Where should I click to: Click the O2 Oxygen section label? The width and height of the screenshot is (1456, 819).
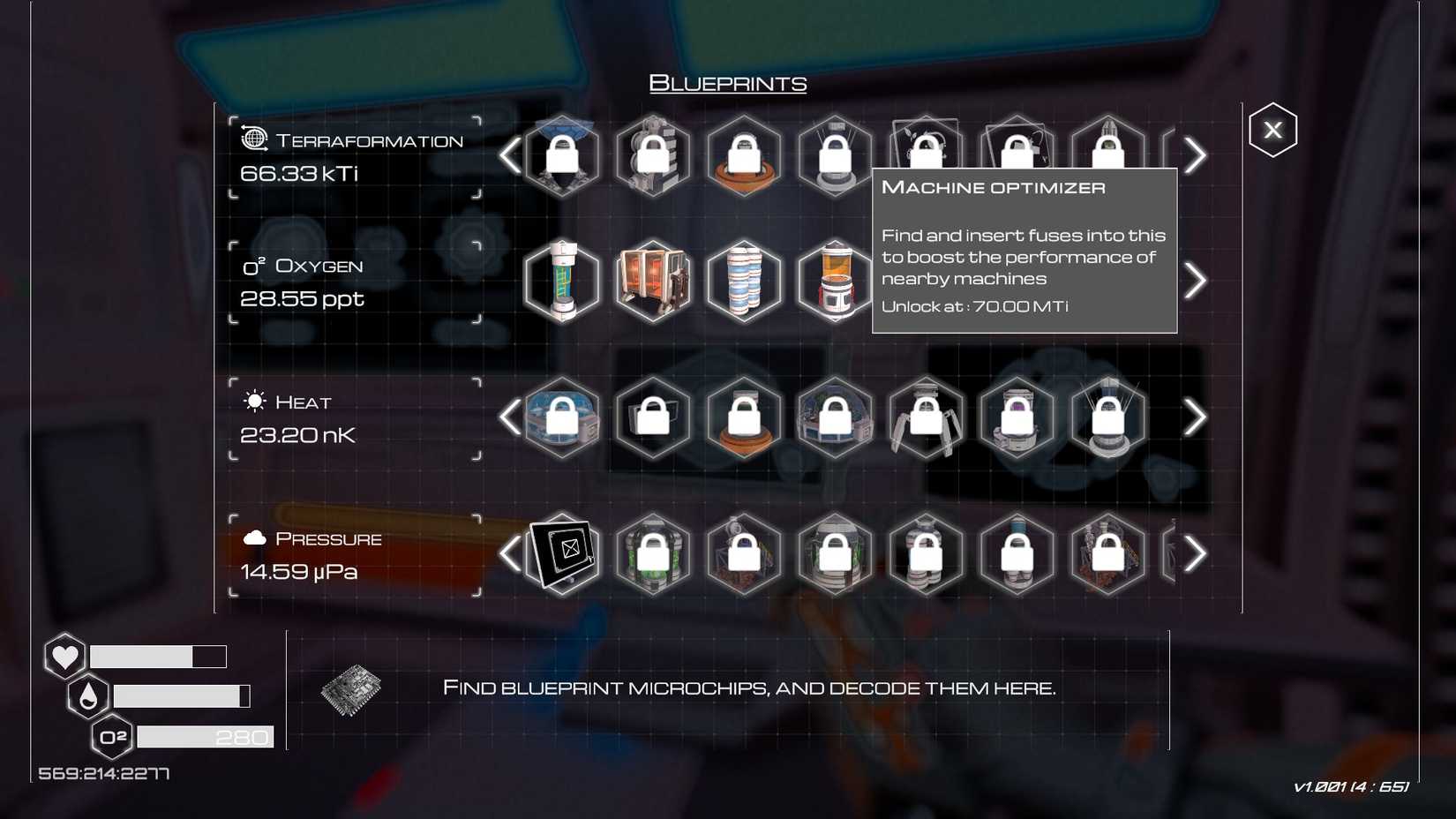coord(304,264)
